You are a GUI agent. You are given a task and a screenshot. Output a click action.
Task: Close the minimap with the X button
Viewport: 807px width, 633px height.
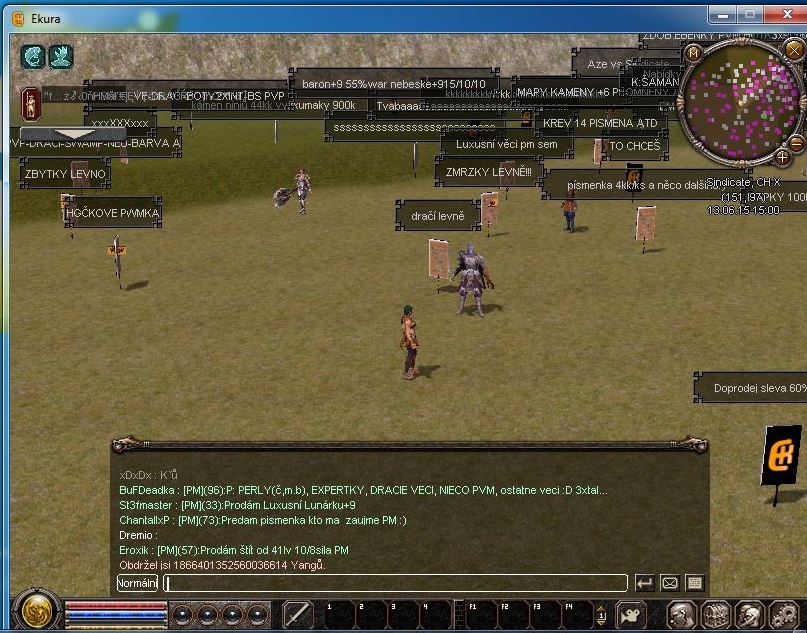click(x=794, y=51)
